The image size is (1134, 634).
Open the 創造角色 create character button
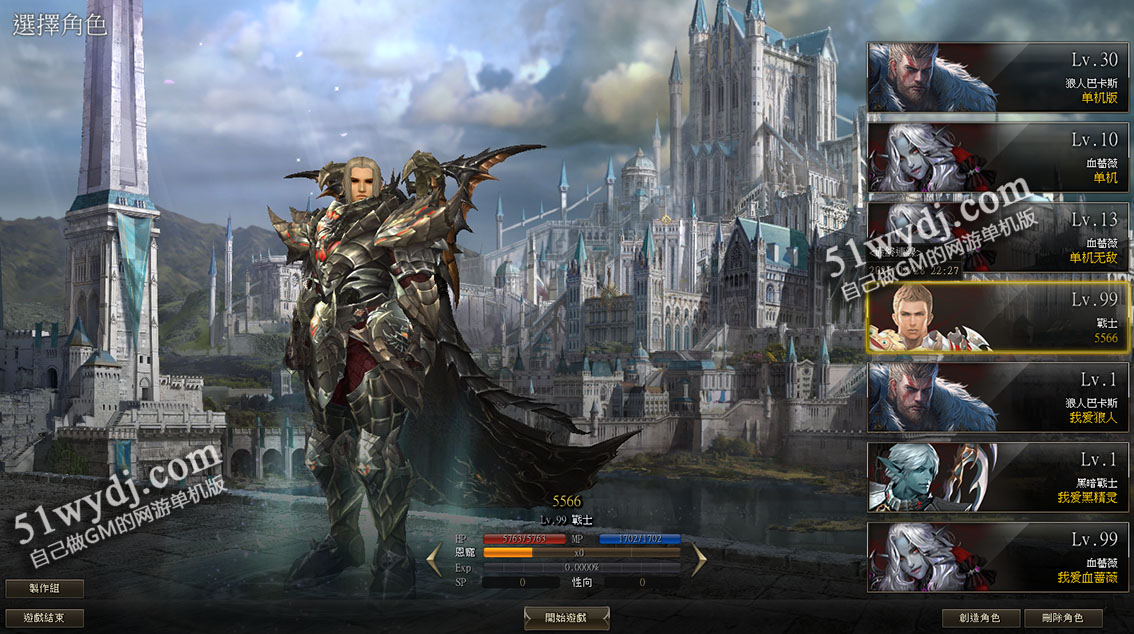point(981,618)
